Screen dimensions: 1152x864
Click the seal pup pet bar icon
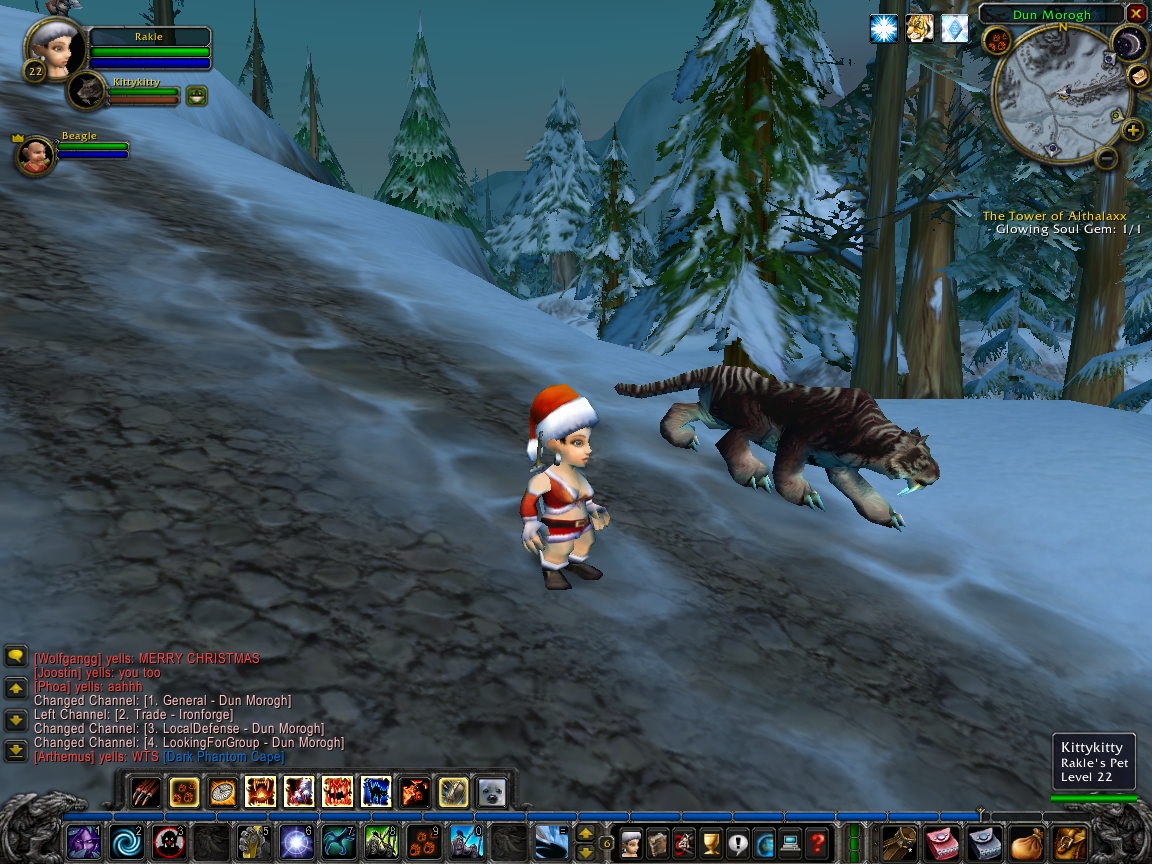491,793
